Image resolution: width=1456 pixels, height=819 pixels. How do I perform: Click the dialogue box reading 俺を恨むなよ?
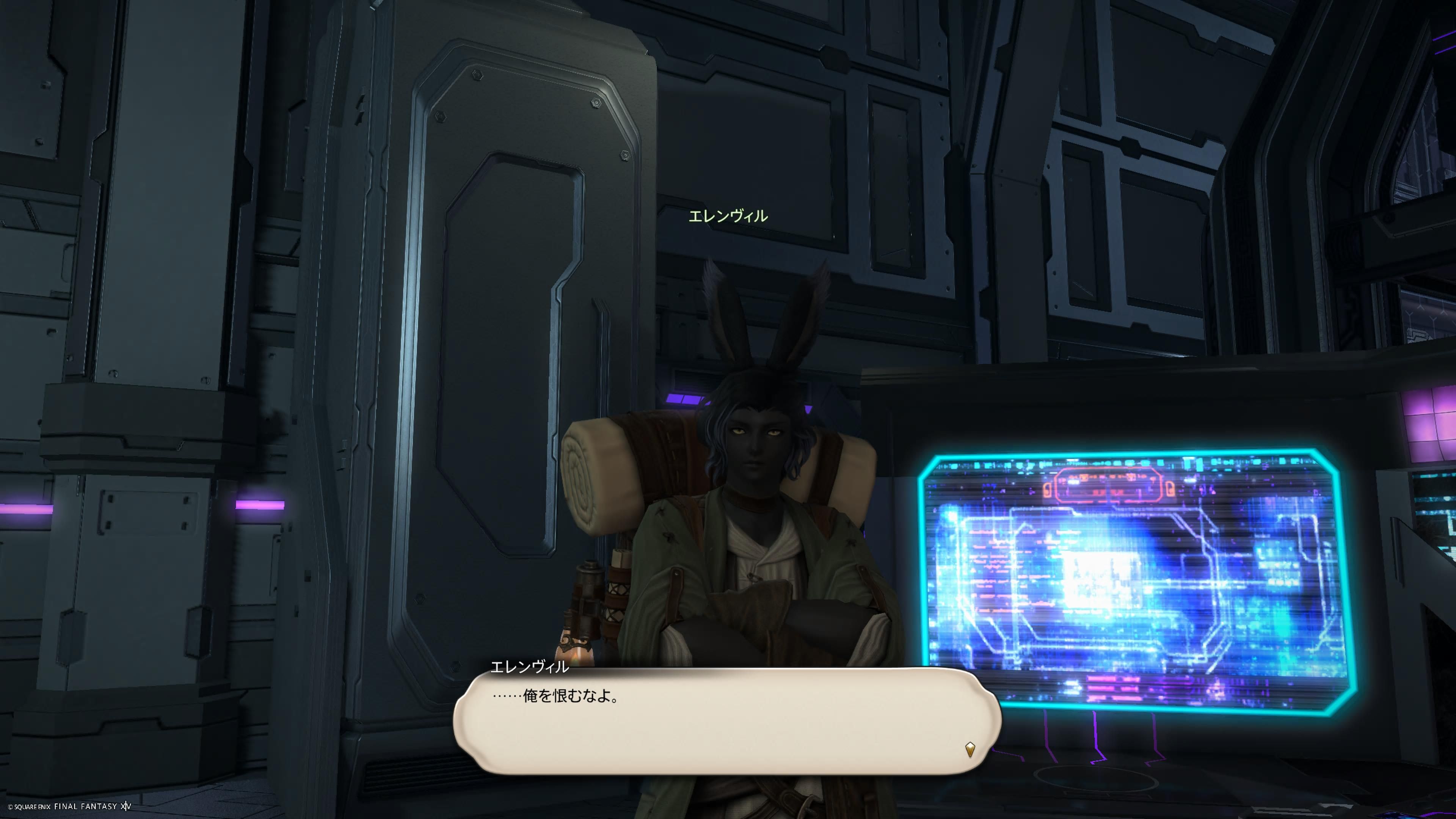727,721
